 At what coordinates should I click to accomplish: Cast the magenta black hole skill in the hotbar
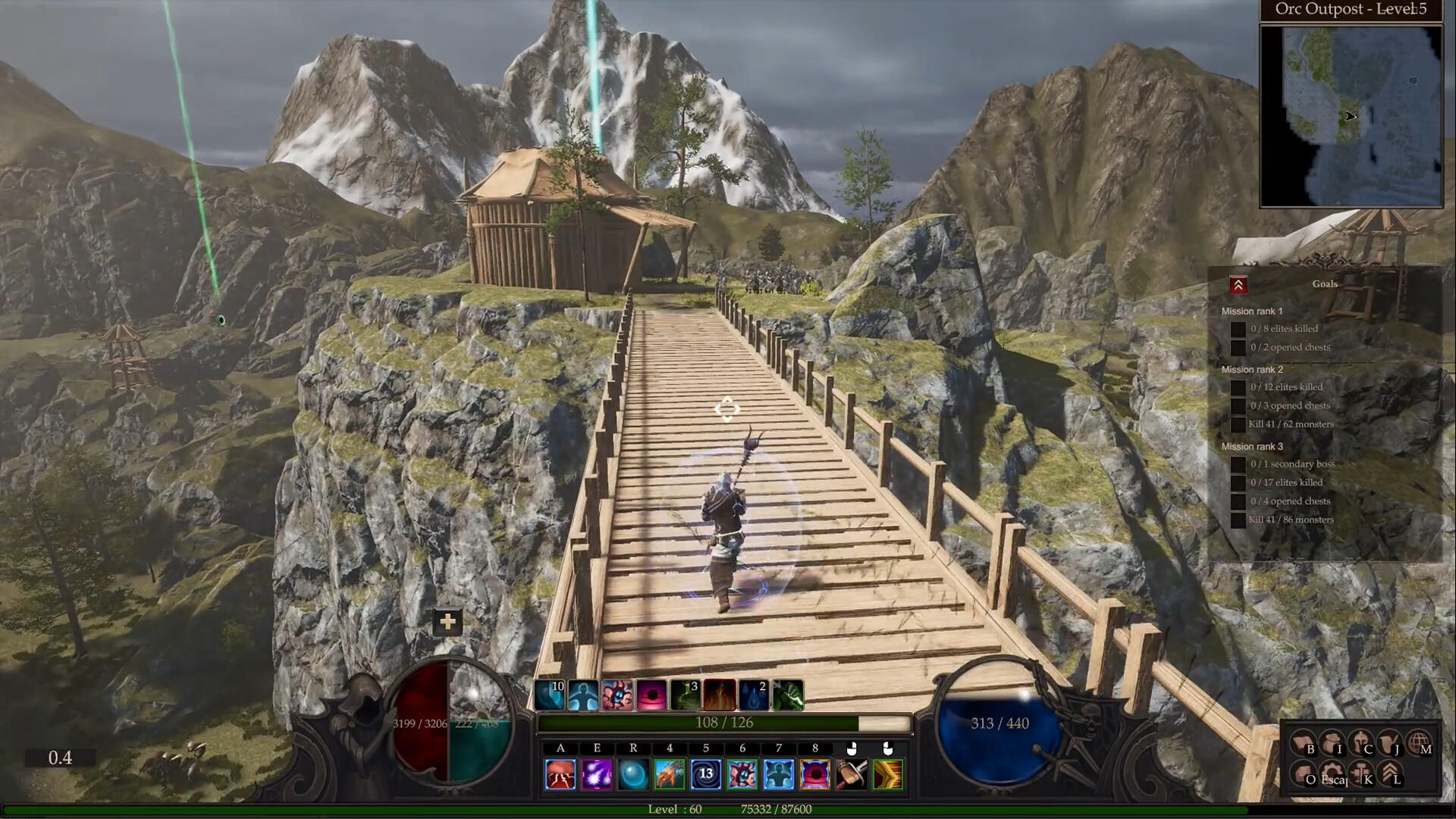[815, 775]
